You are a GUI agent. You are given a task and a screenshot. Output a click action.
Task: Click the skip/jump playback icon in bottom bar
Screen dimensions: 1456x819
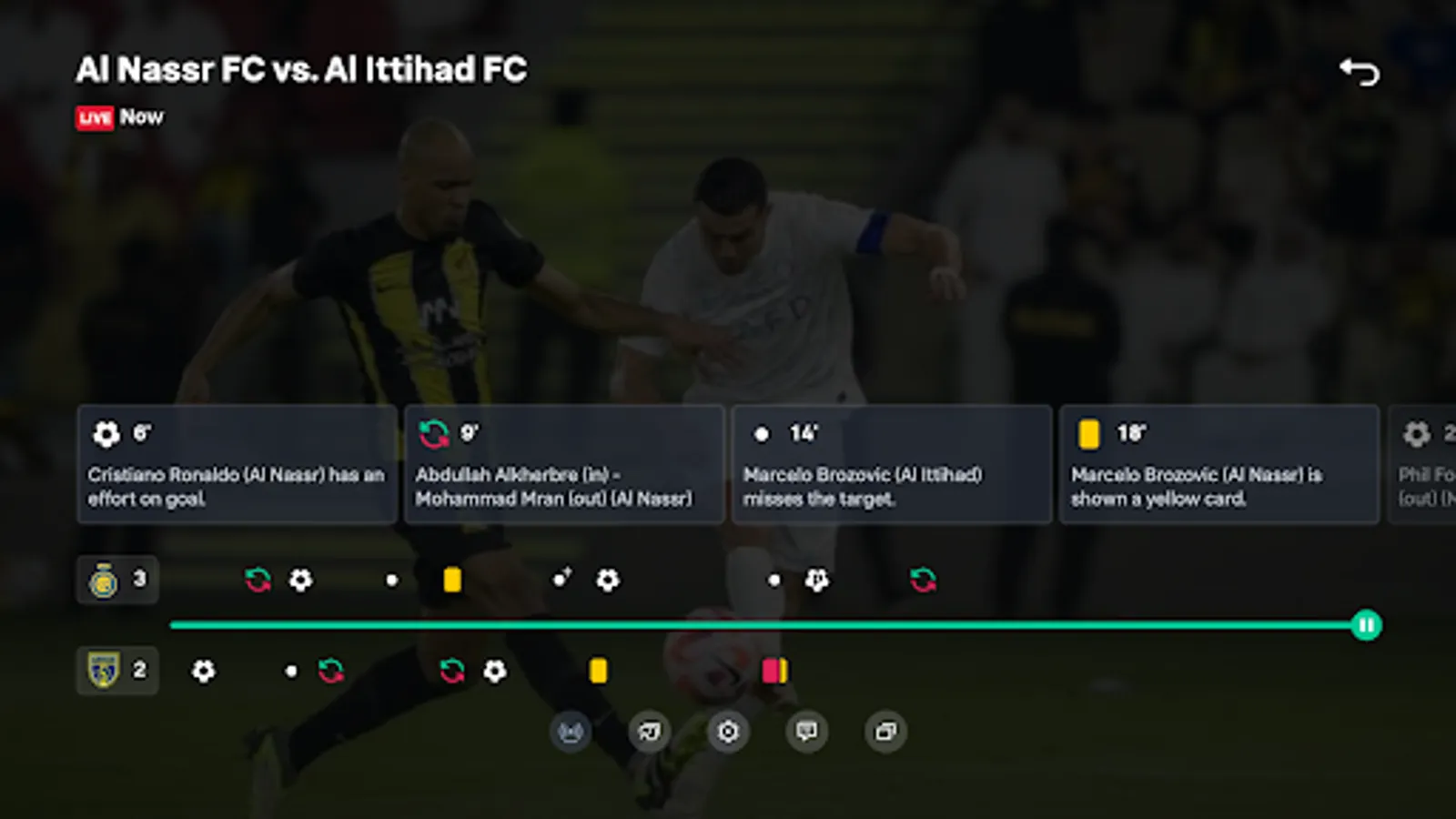(648, 731)
